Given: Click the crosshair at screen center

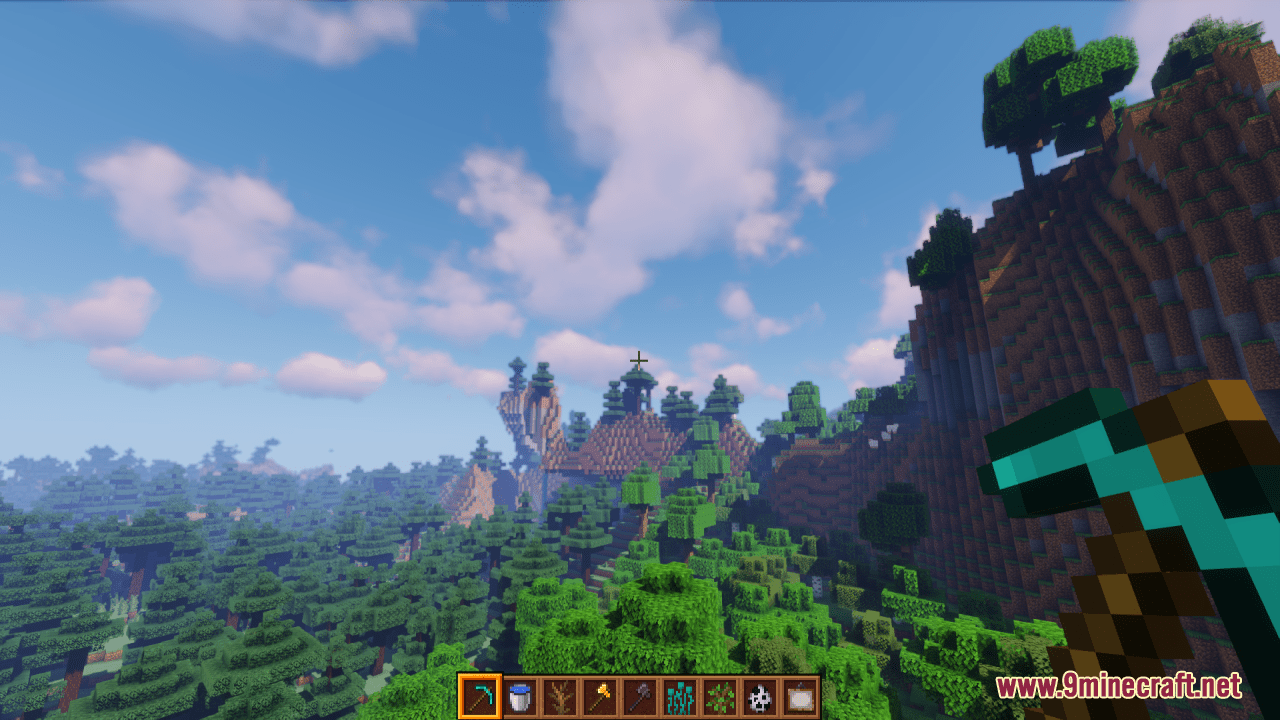Looking at the screenshot, I should [640, 358].
